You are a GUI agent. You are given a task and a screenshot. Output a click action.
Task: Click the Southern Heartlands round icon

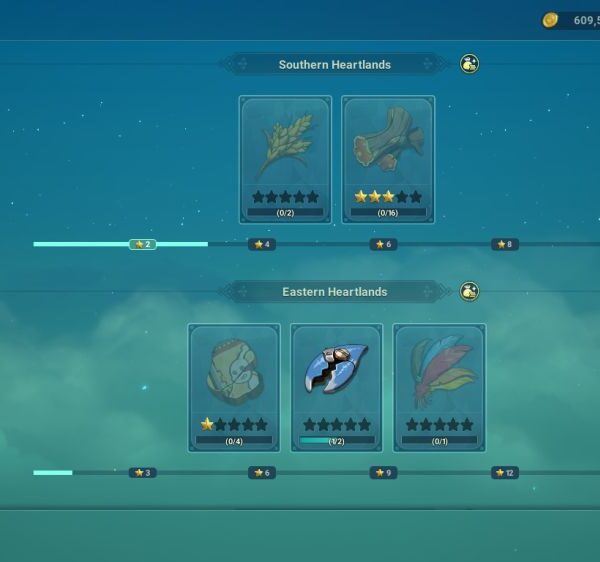[469, 64]
